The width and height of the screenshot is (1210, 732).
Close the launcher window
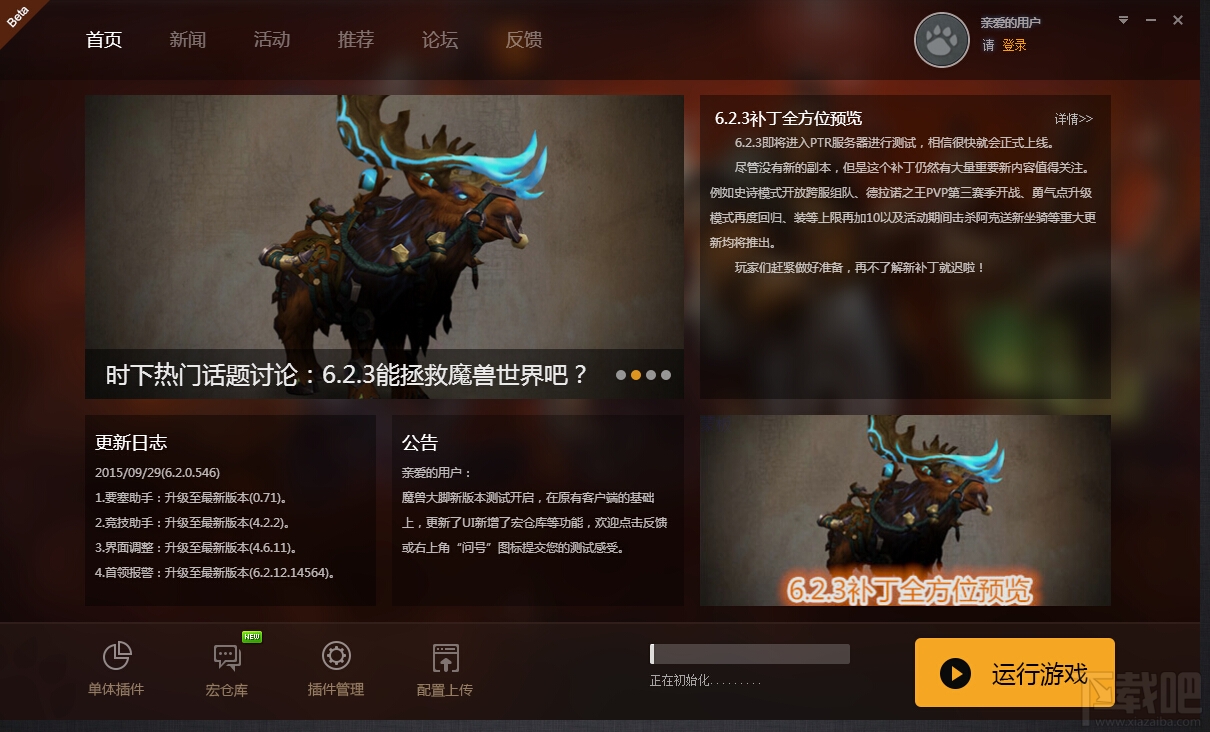1178,20
